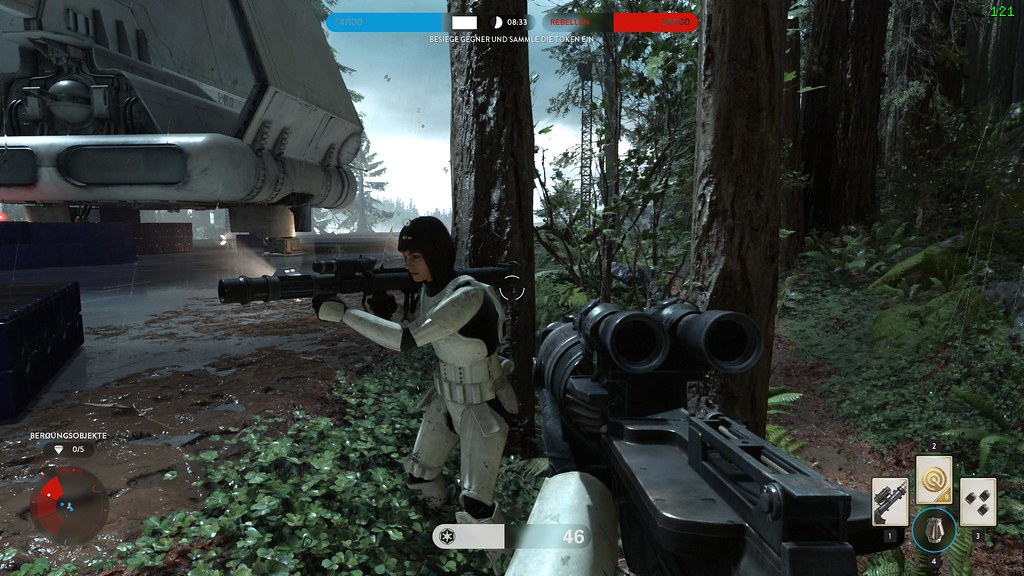This screenshot has height=576, width=1024.
Task: Choose the three-cartridge star card
Action: [x=977, y=501]
